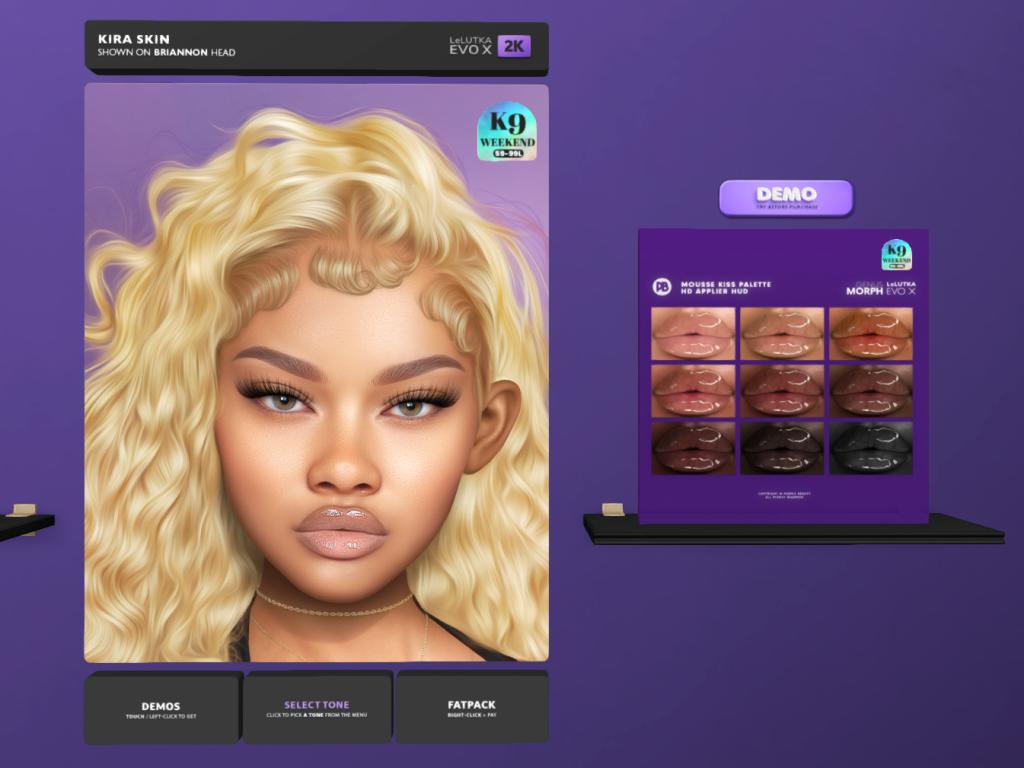
Task: Click the purple DEMO button
Action: (786, 197)
